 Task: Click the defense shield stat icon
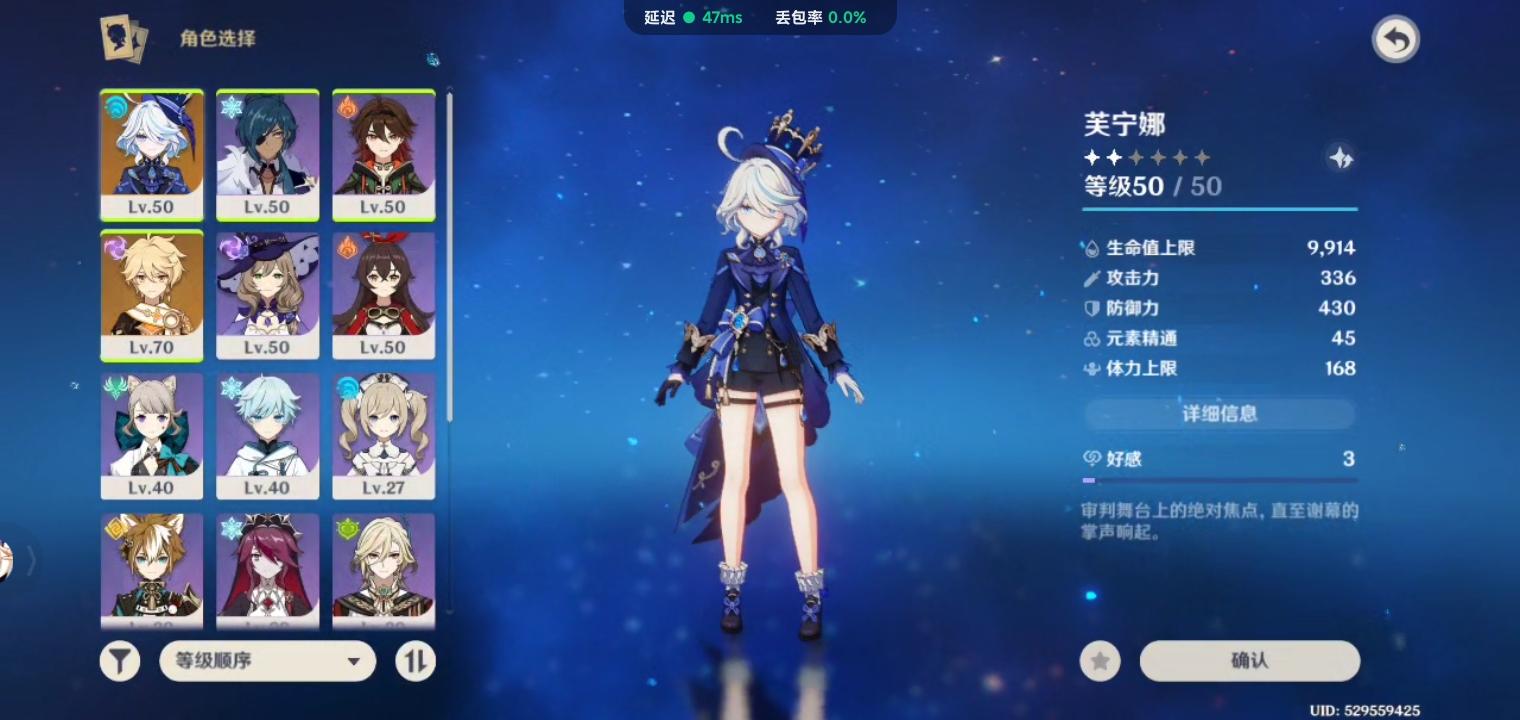[1090, 308]
